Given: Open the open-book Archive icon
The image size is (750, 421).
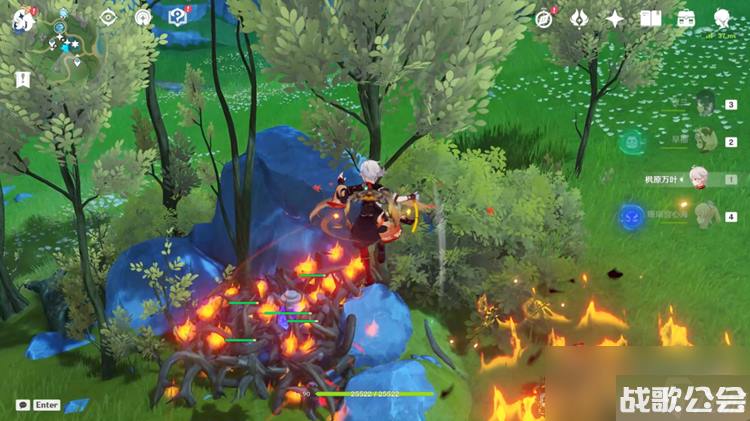Looking at the screenshot, I should (650, 18).
